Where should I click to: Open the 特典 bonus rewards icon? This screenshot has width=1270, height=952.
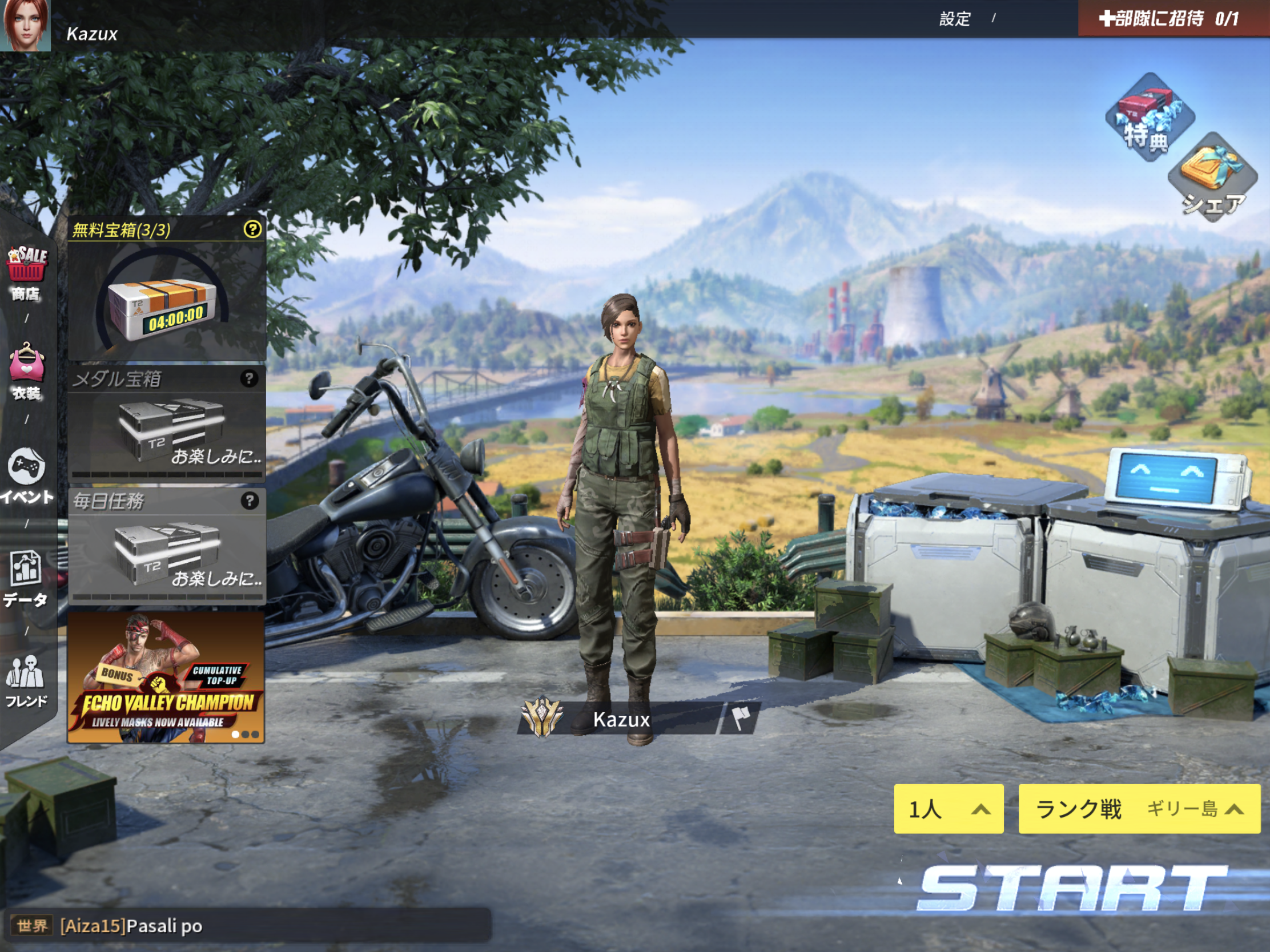click(1149, 118)
